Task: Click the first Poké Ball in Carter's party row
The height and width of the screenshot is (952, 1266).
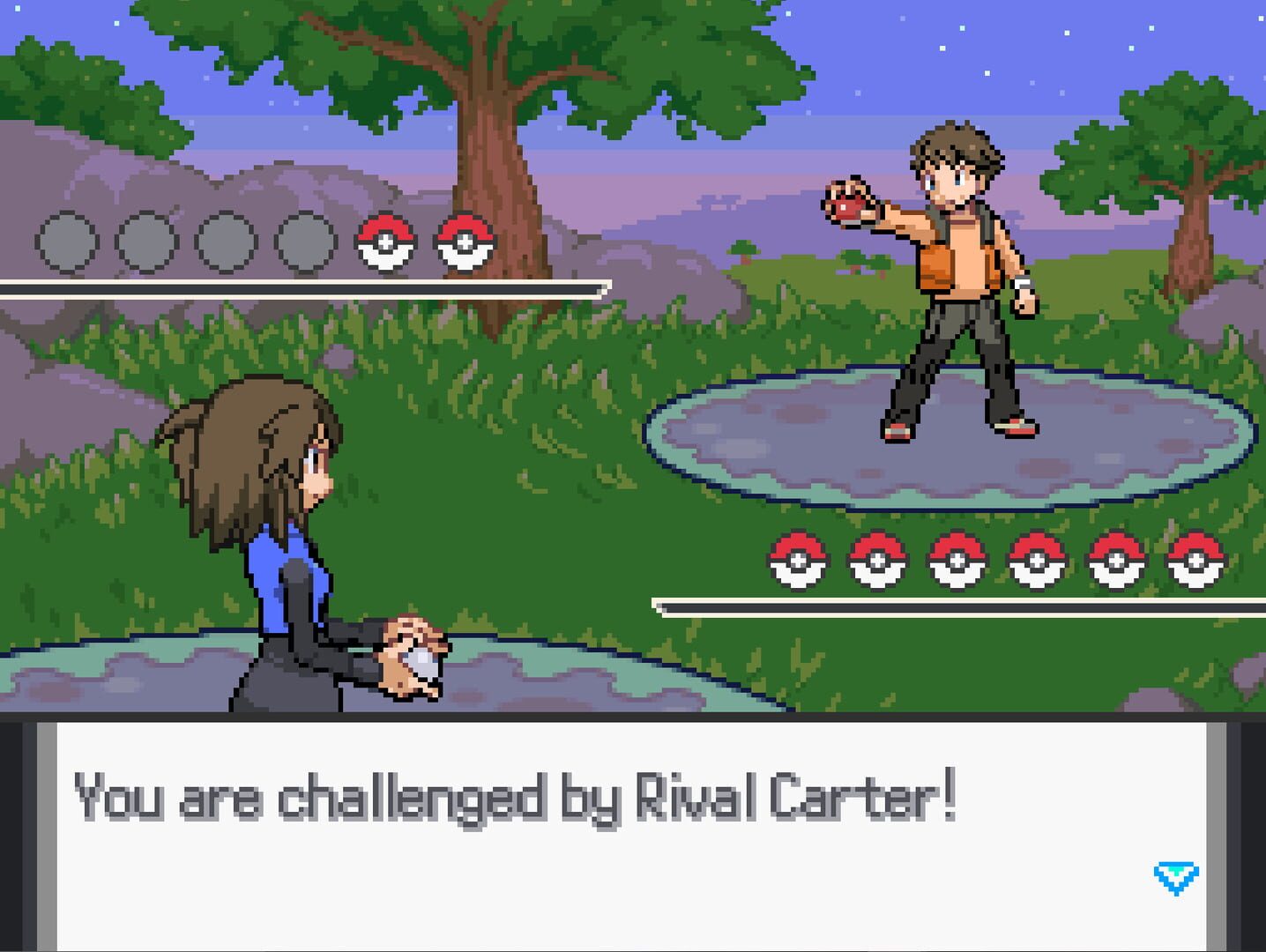Action: pyautogui.click(x=798, y=560)
